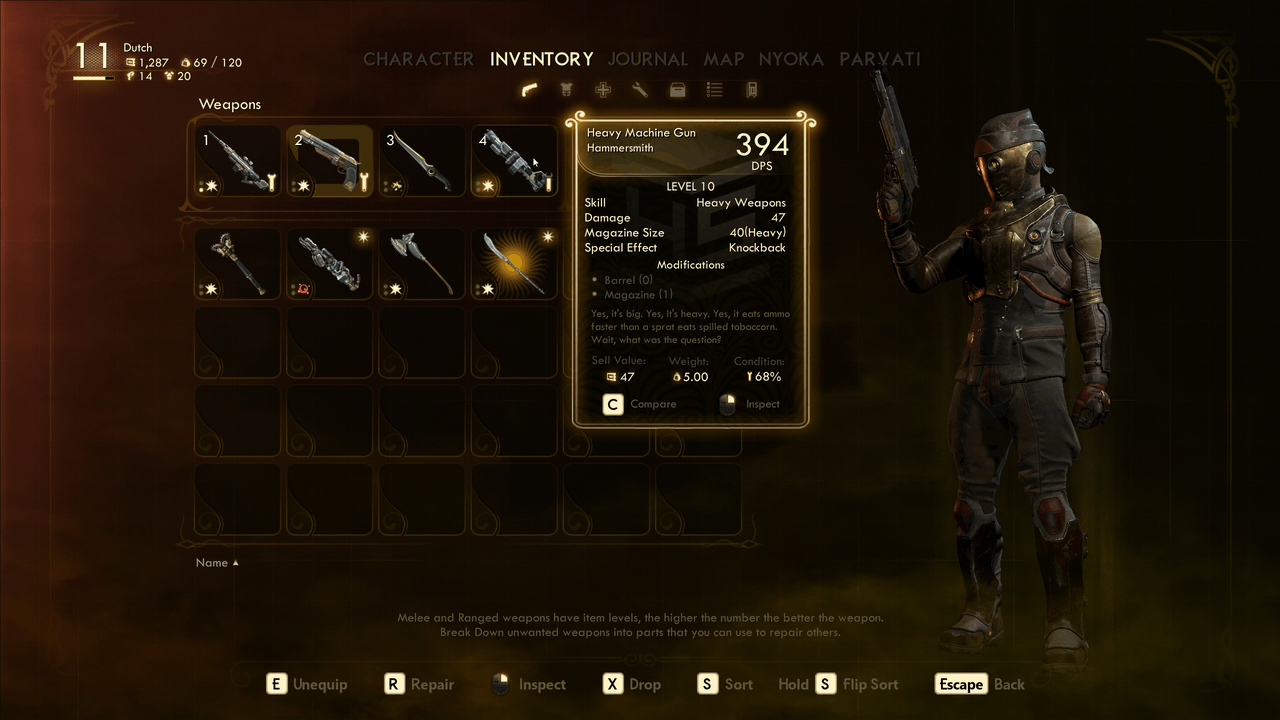Select the curved blade in slot 3

point(422,161)
